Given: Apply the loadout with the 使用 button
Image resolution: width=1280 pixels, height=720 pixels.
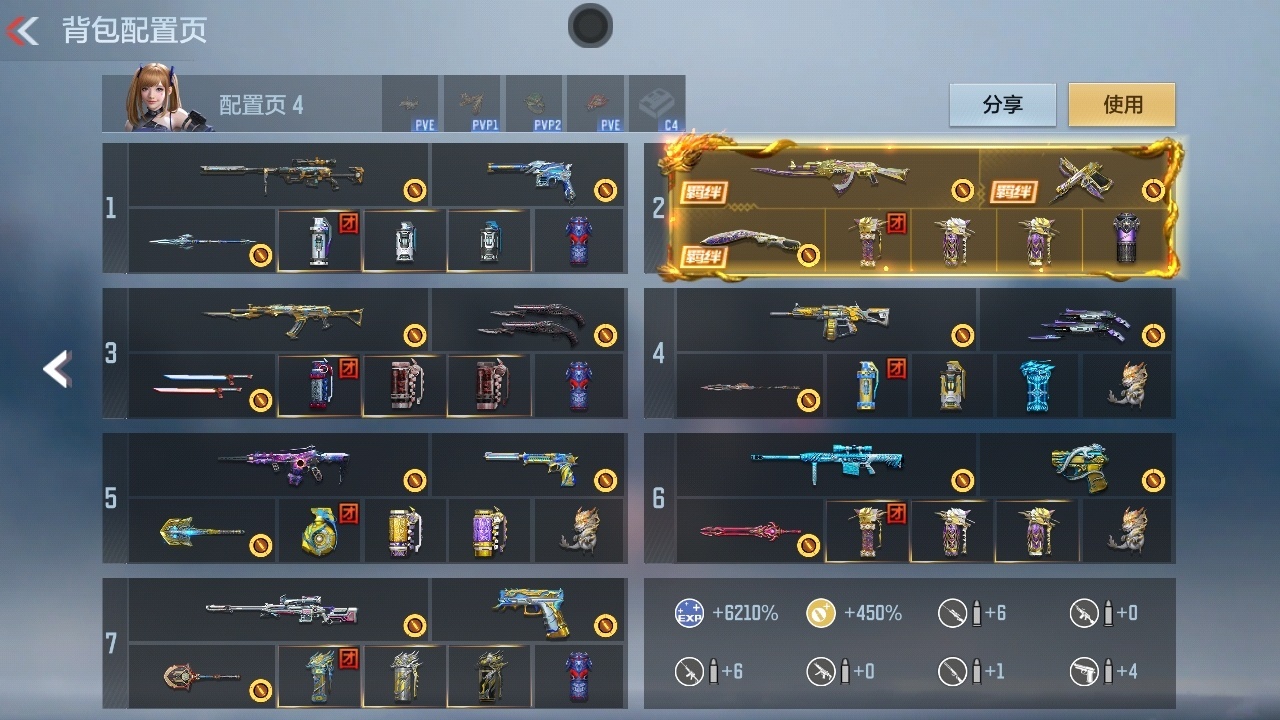Looking at the screenshot, I should [1122, 105].
